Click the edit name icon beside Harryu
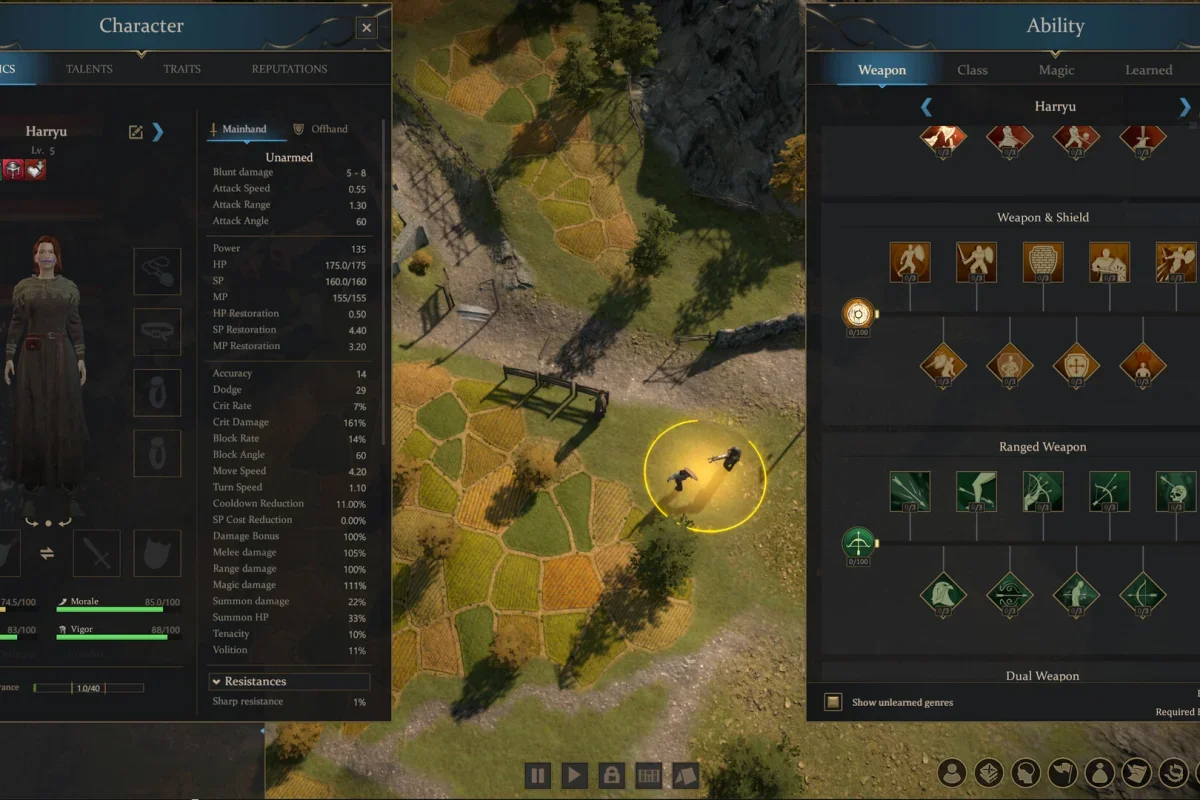 pos(136,132)
